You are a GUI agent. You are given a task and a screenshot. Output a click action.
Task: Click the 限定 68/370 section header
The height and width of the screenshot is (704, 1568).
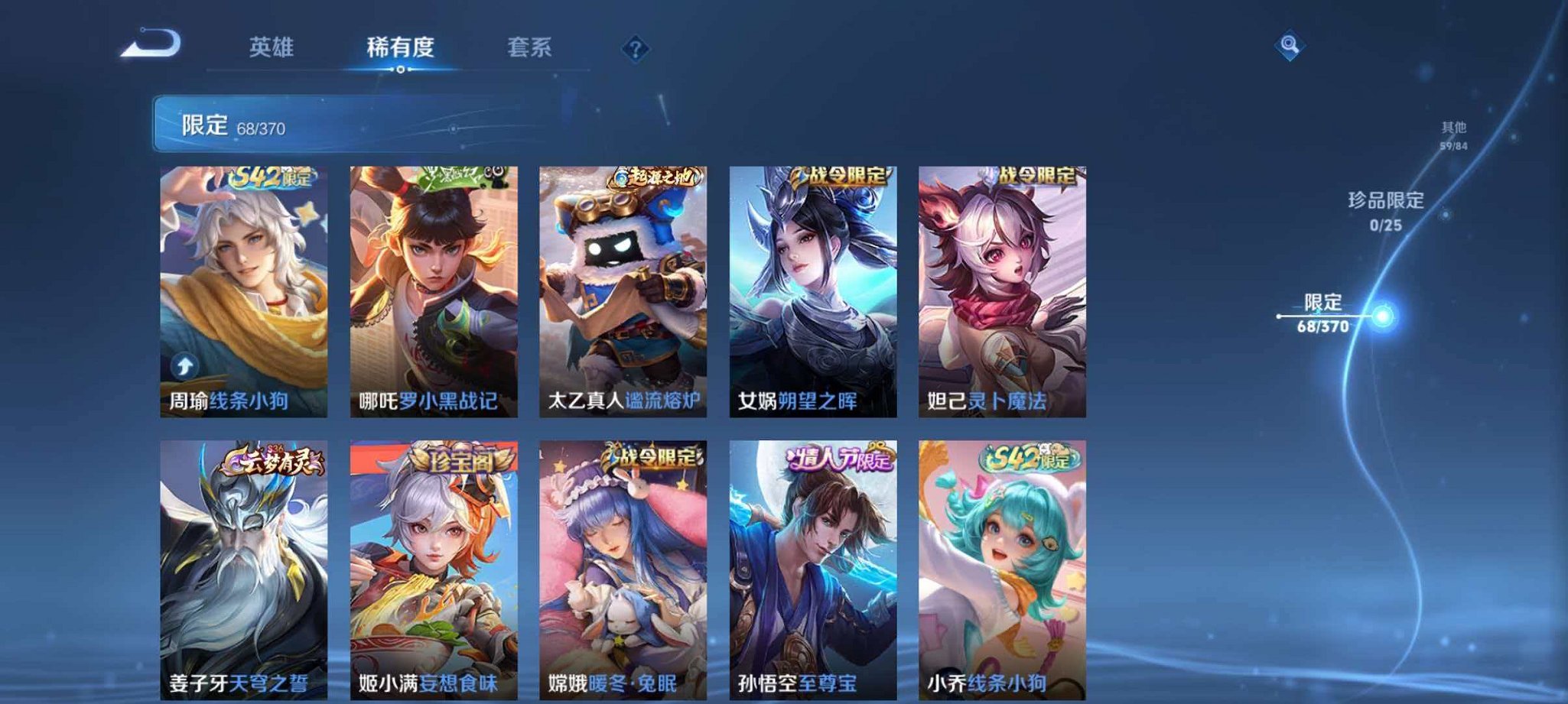pyautogui.click(x=228, y=125)
